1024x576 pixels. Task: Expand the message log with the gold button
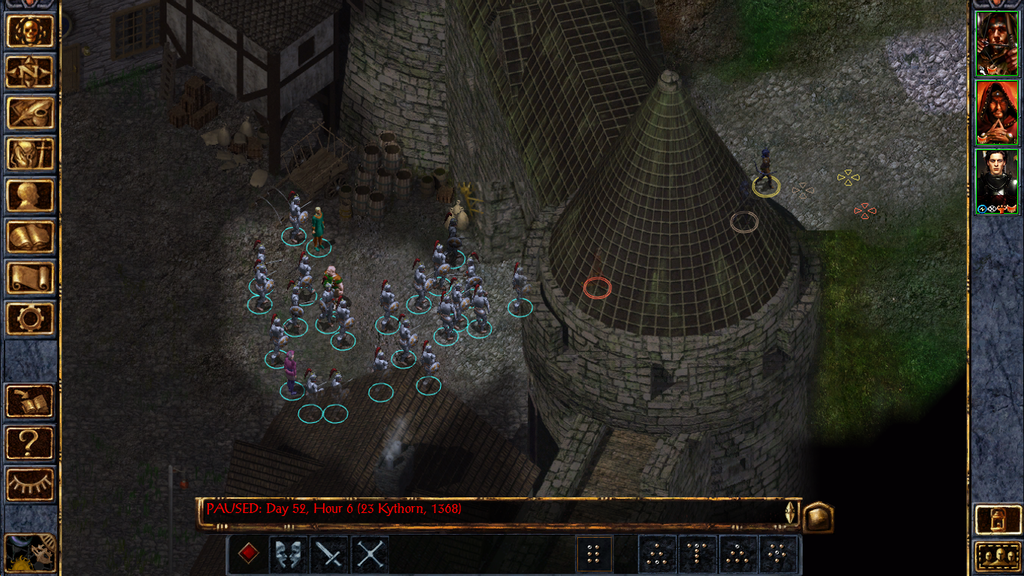(x=818, y=516)
